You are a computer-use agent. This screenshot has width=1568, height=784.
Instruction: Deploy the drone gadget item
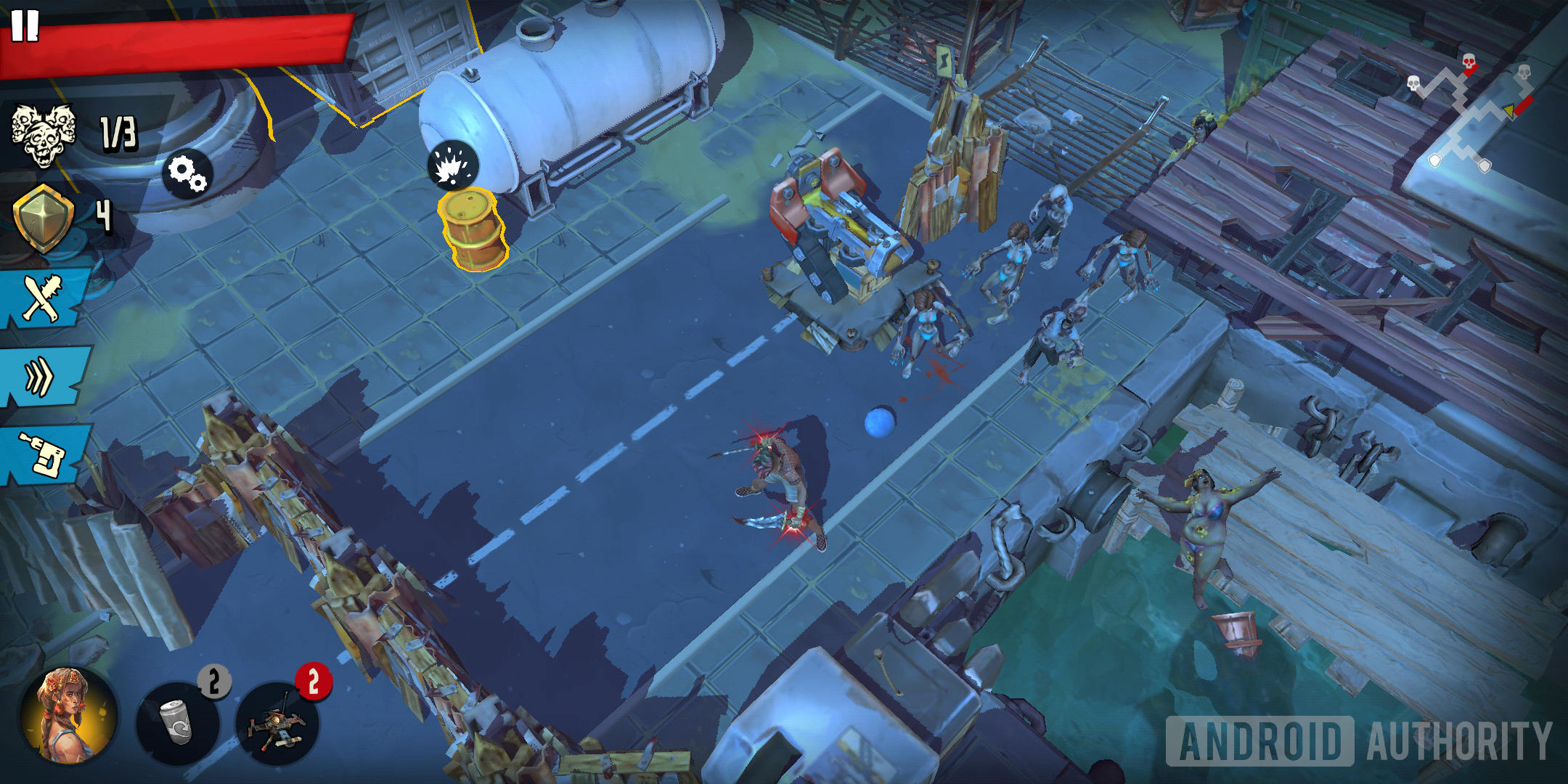pyautogui.click(x=277, y=722)
